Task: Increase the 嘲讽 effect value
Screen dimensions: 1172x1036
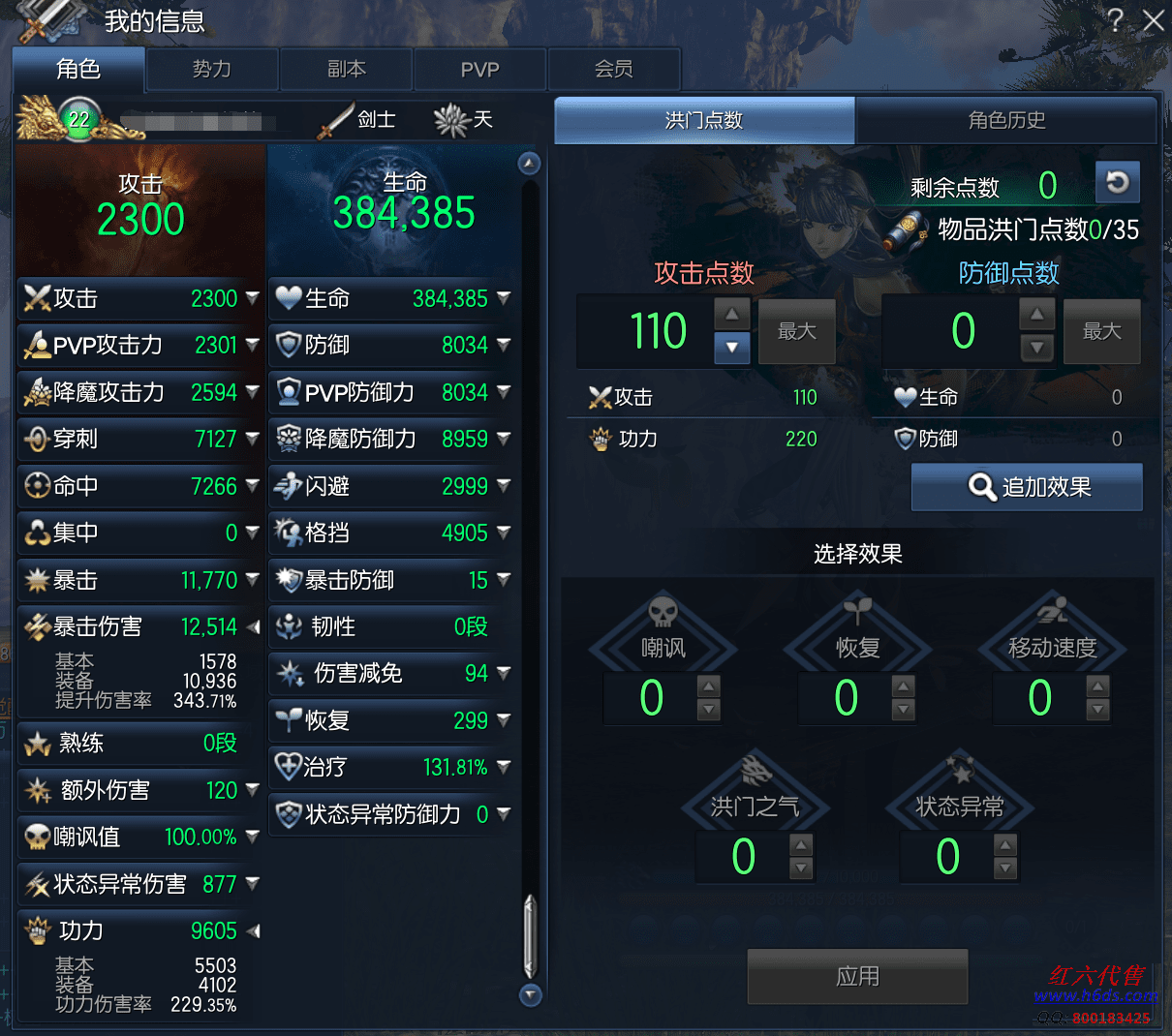Action: [709, 686]
